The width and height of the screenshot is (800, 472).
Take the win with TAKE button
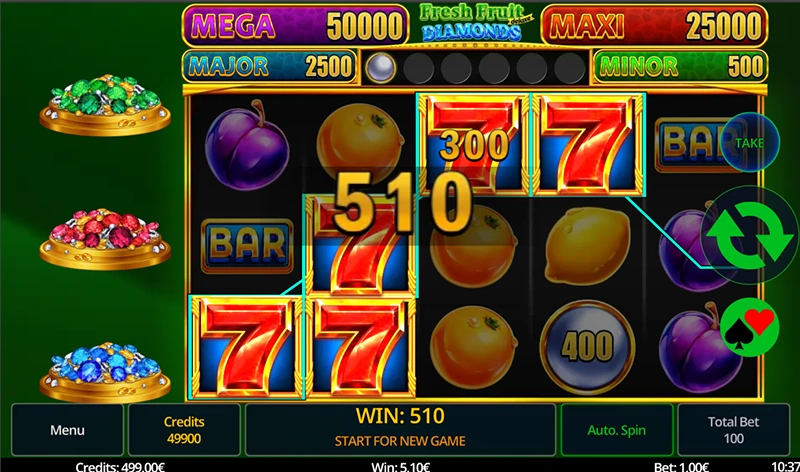point(749,143)
